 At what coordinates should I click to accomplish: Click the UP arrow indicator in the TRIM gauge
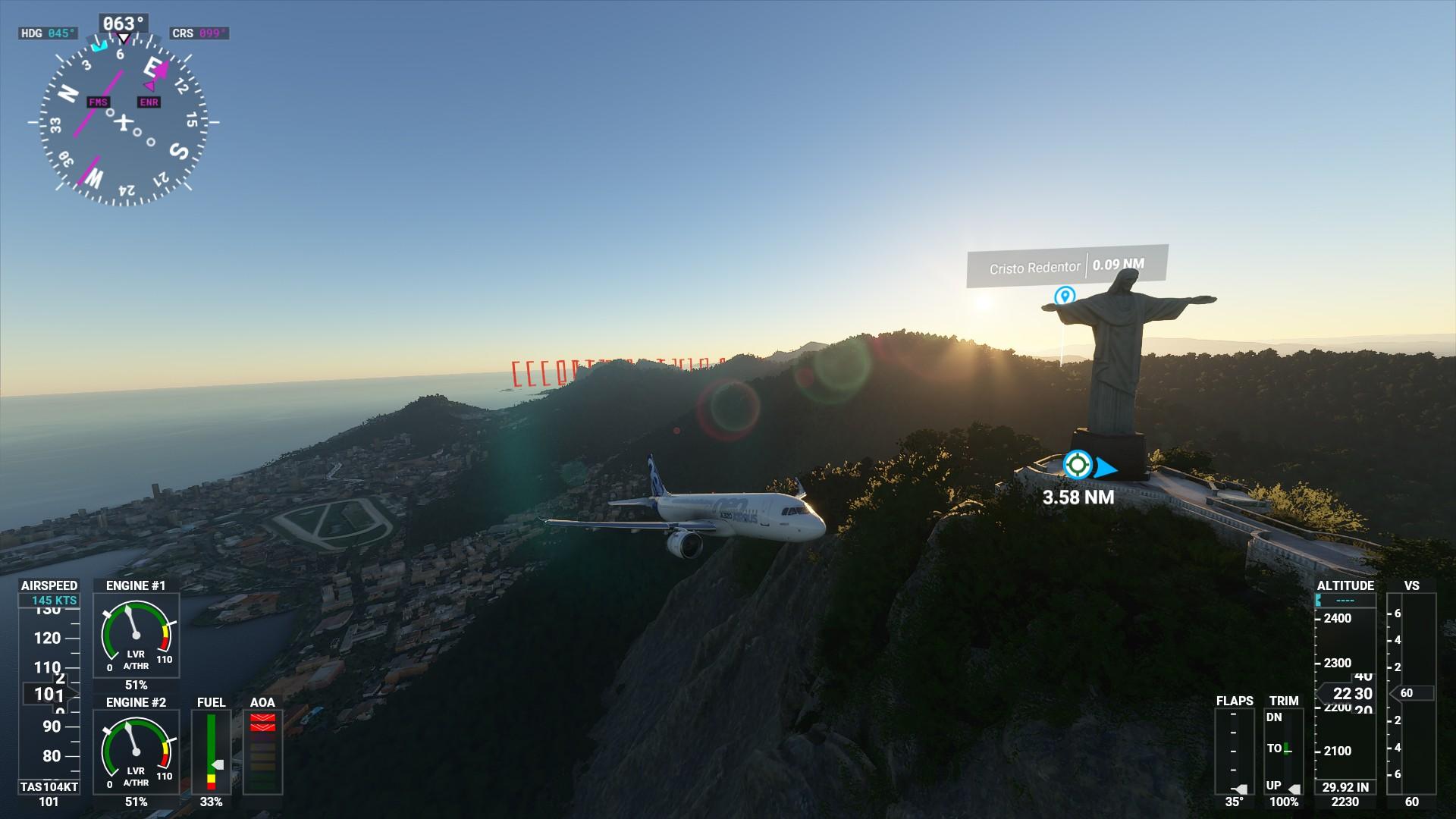(x=1294, y=788)
